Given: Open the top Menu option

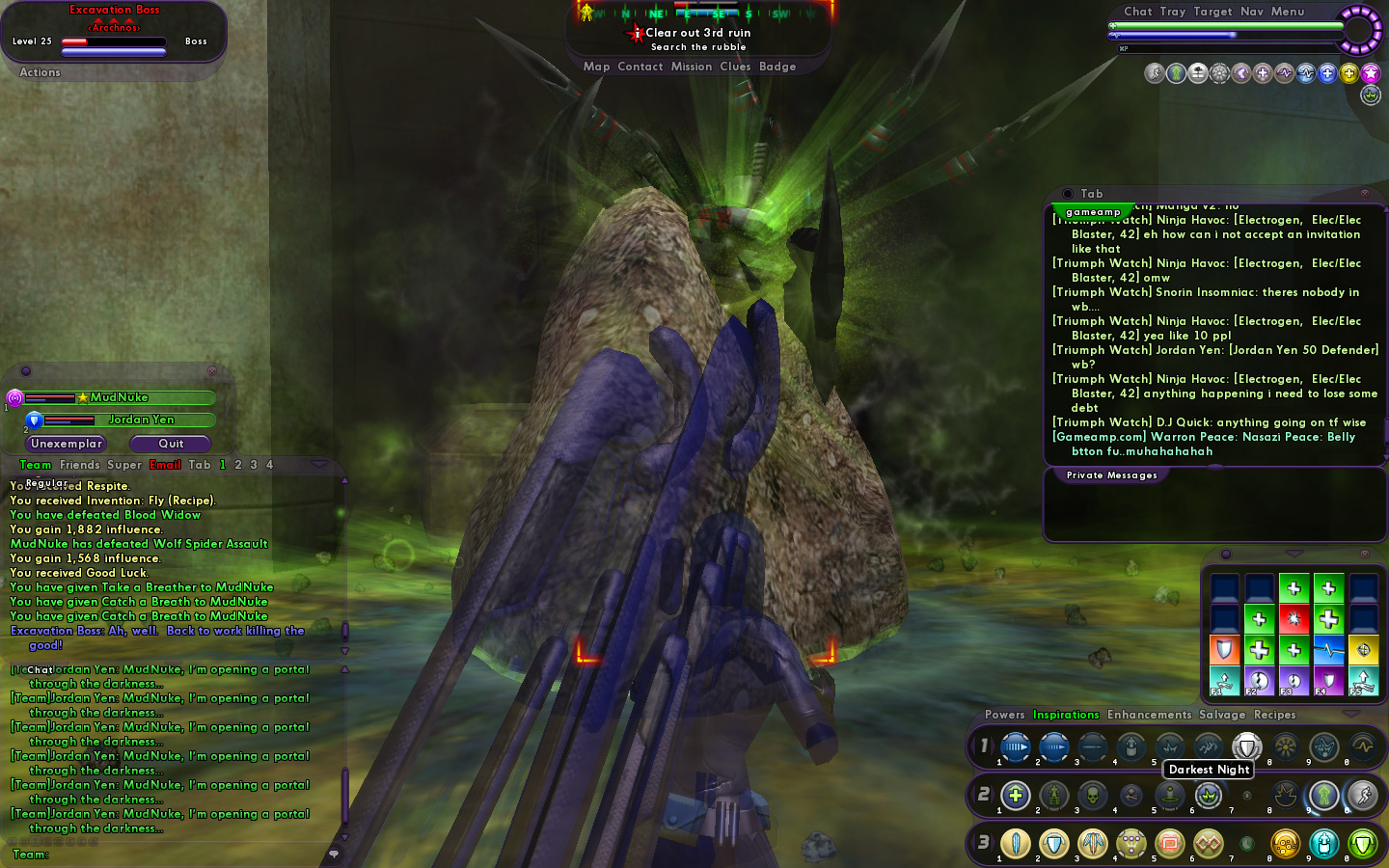Looking at the screenshot, I should [1287, 12].
